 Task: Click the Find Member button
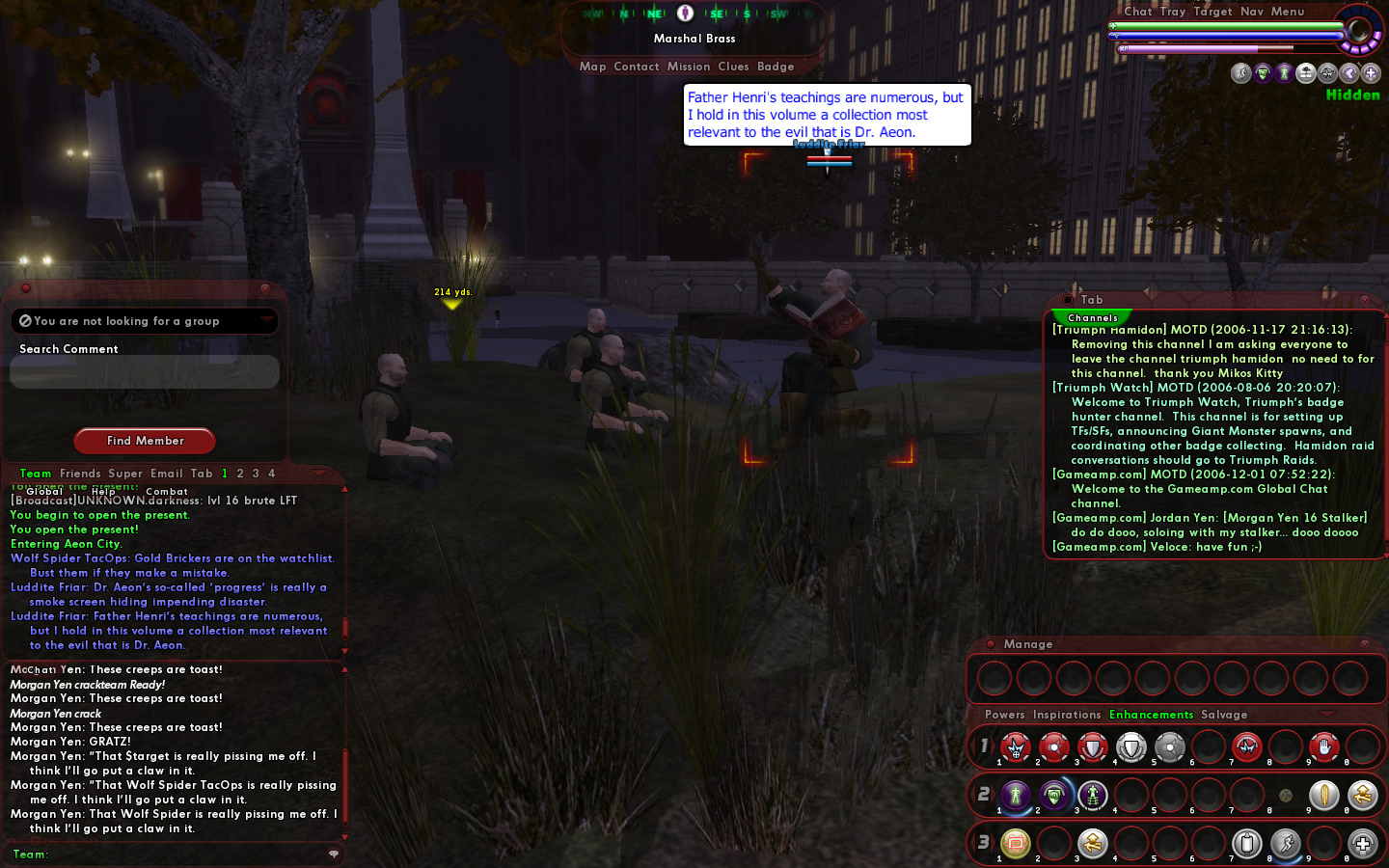click(x=145, y=441)
